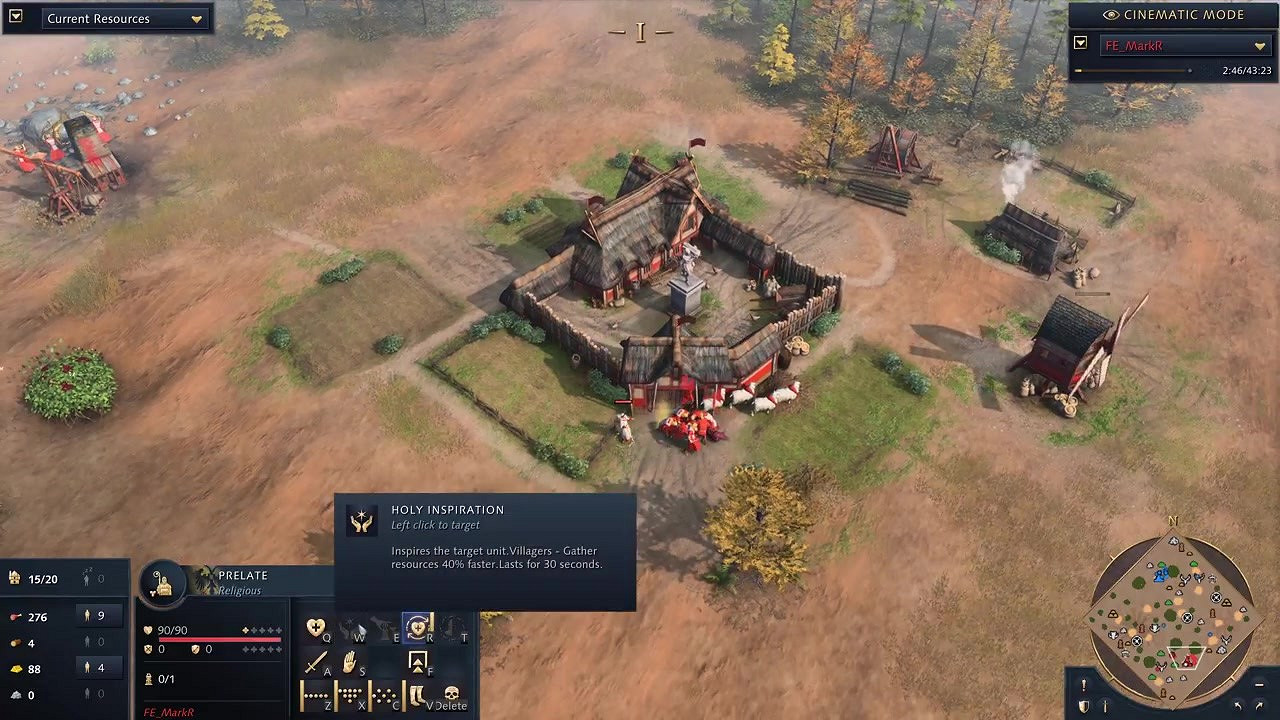Toggle automatic Holy Inspiration casting
This screenshot has width=1280, height=720.
coord(418,628)
